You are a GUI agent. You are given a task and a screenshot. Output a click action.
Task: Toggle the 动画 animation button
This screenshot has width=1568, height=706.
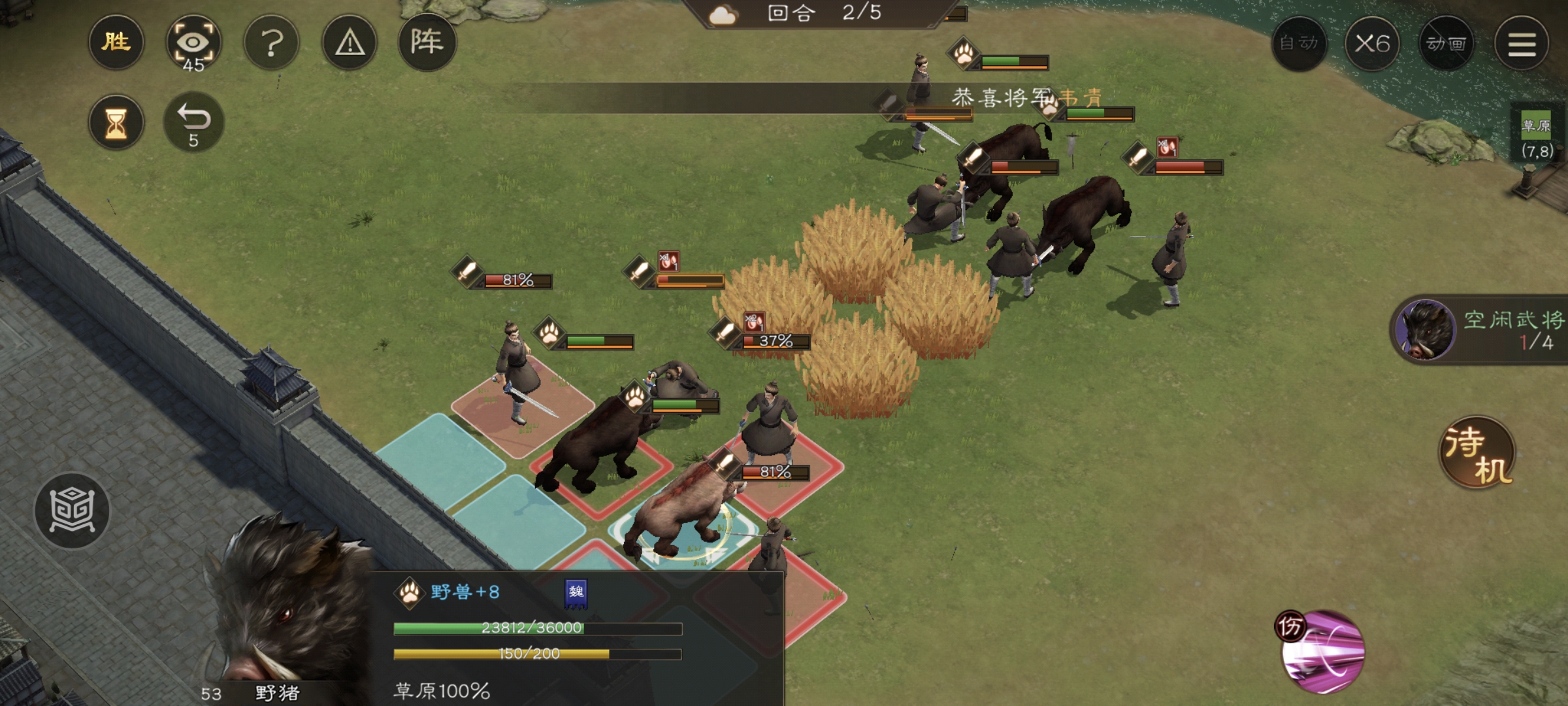point(1446,44)
